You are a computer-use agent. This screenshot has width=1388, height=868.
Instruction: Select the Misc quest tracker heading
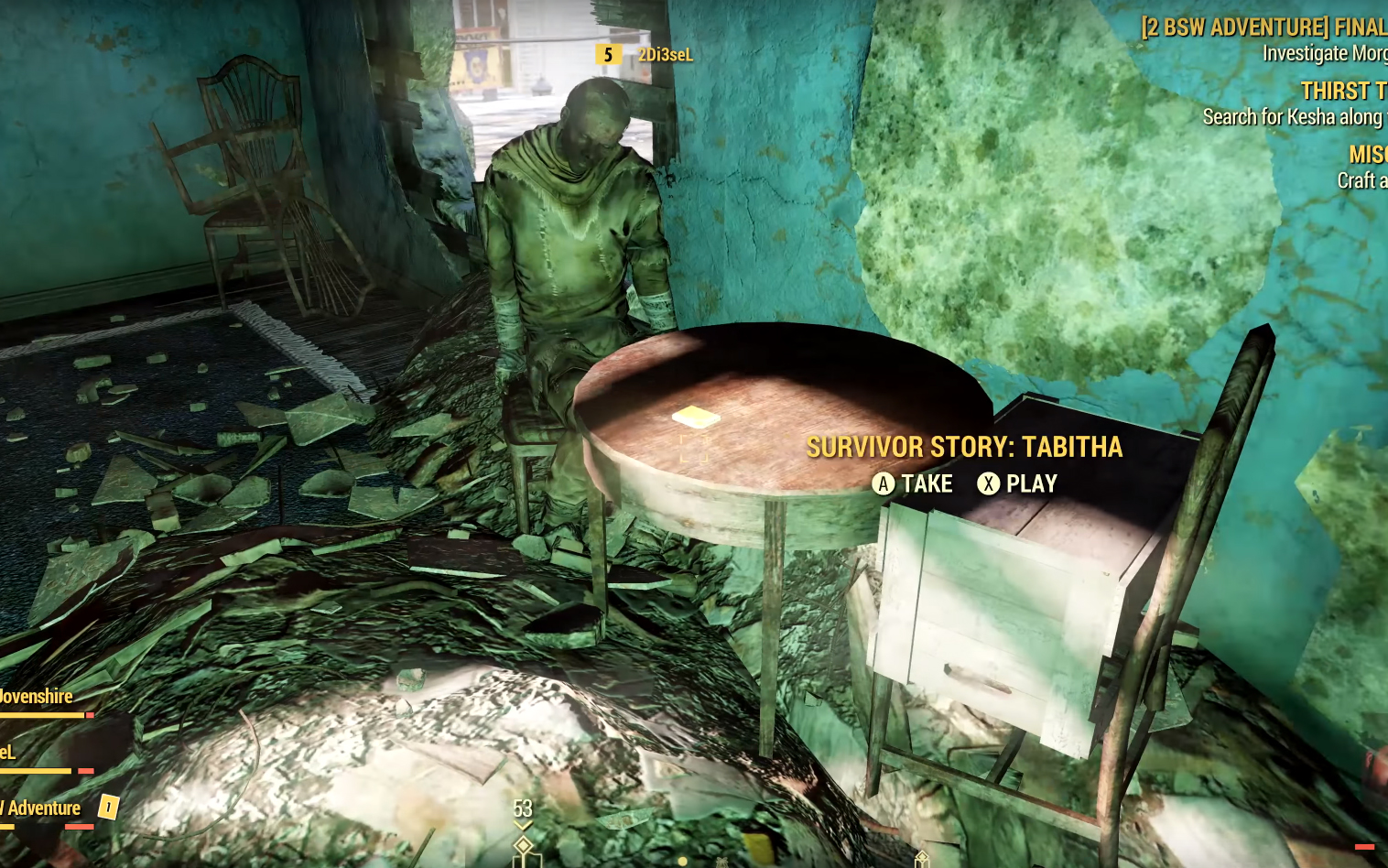point(1368,154)
